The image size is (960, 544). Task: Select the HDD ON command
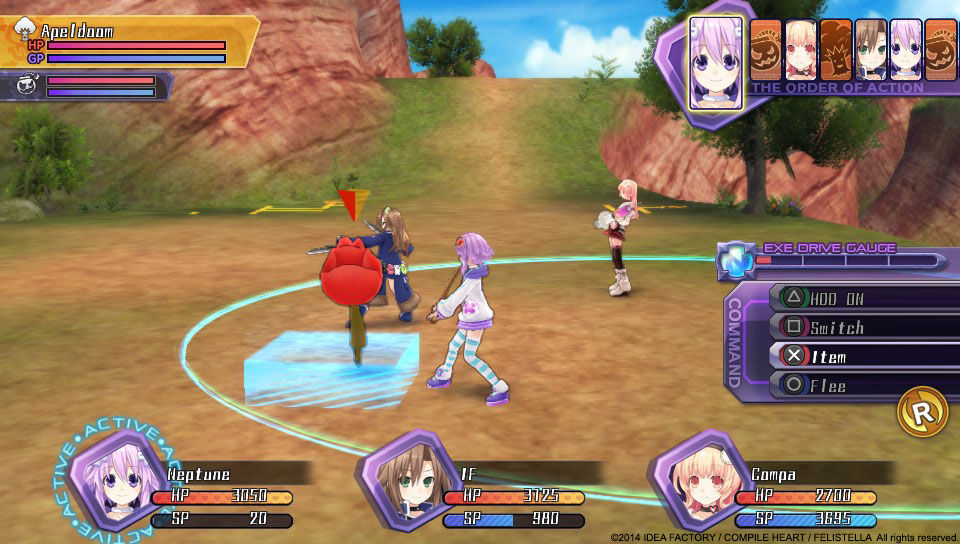pos(860,298)
